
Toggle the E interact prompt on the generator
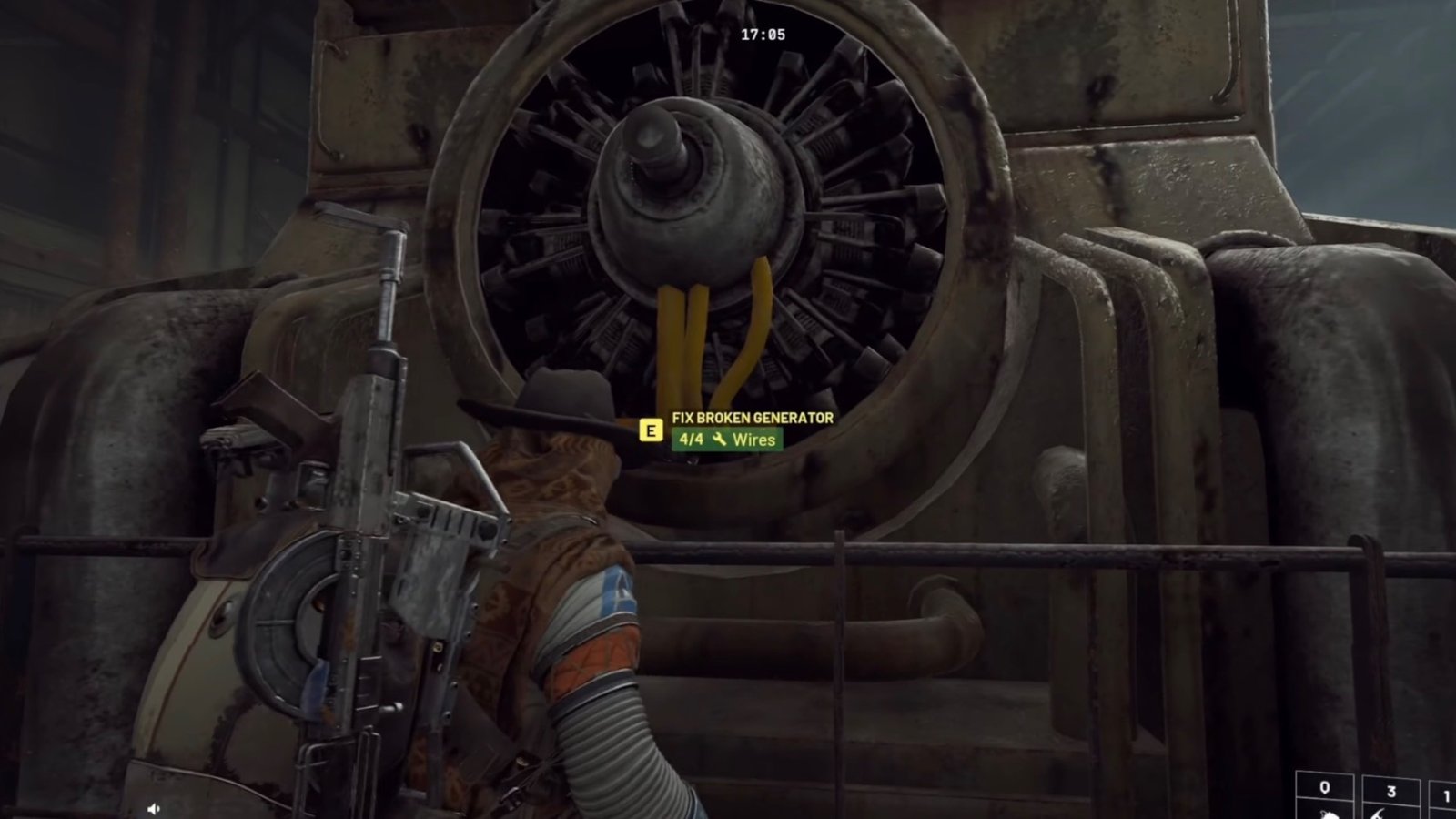pyautogui.click(x=651, y=430)
